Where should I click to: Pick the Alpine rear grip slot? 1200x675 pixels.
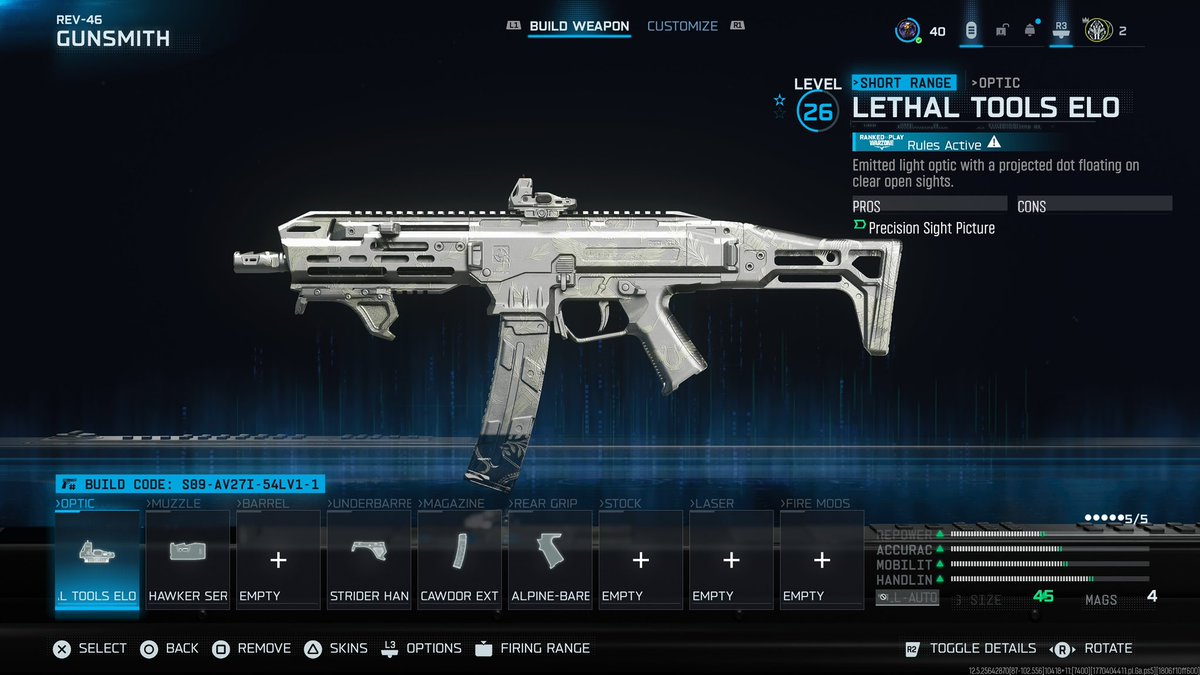(x=550, y=559)
